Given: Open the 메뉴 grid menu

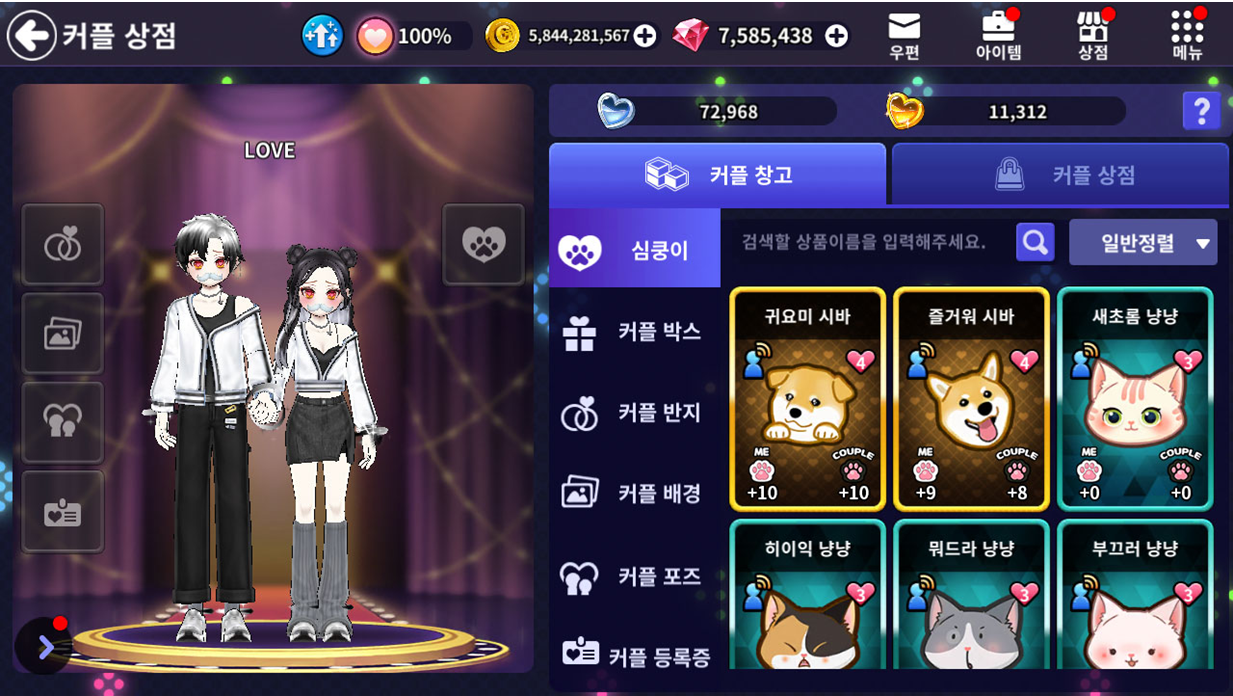Looking at the screenshot, I should coord(1187,36).
